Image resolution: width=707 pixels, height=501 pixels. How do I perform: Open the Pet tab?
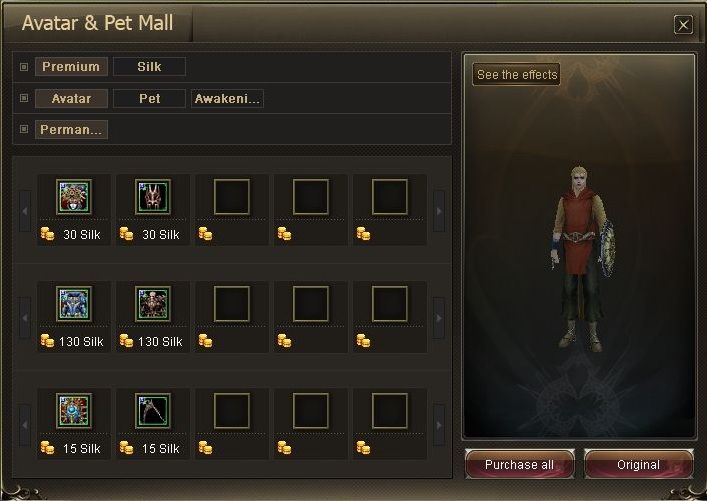(149, 99)
